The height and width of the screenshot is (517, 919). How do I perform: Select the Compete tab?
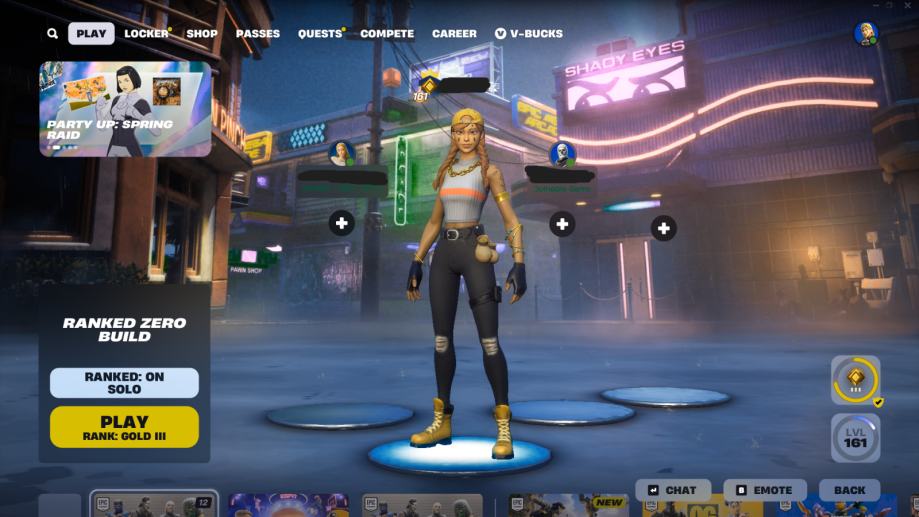point(387,34)
